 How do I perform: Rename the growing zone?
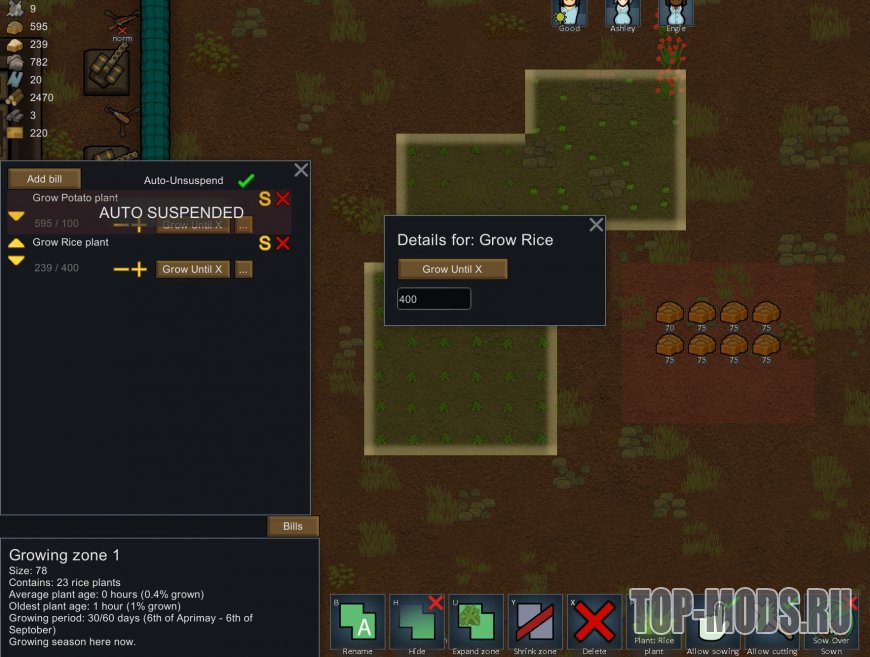(x=357, y=622)
